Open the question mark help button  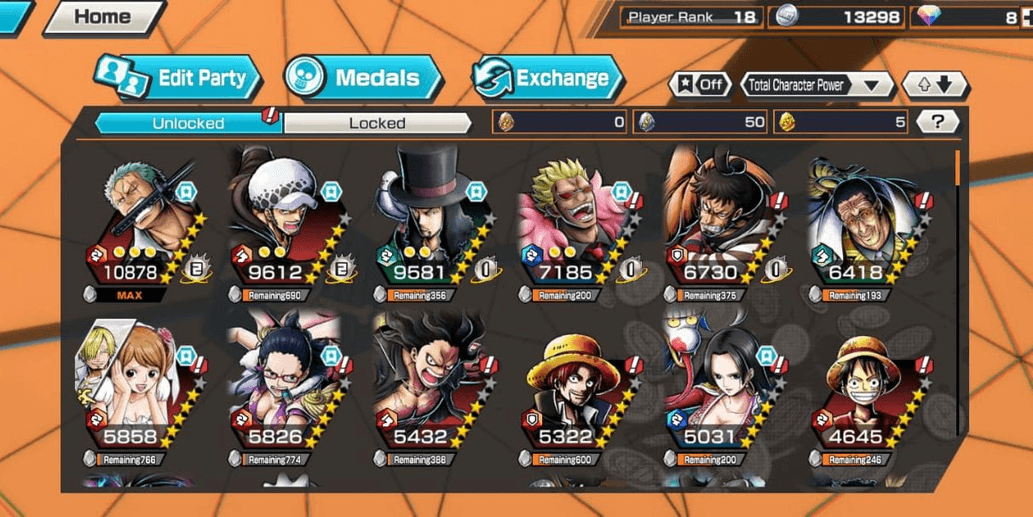click(x=937, y=122)
